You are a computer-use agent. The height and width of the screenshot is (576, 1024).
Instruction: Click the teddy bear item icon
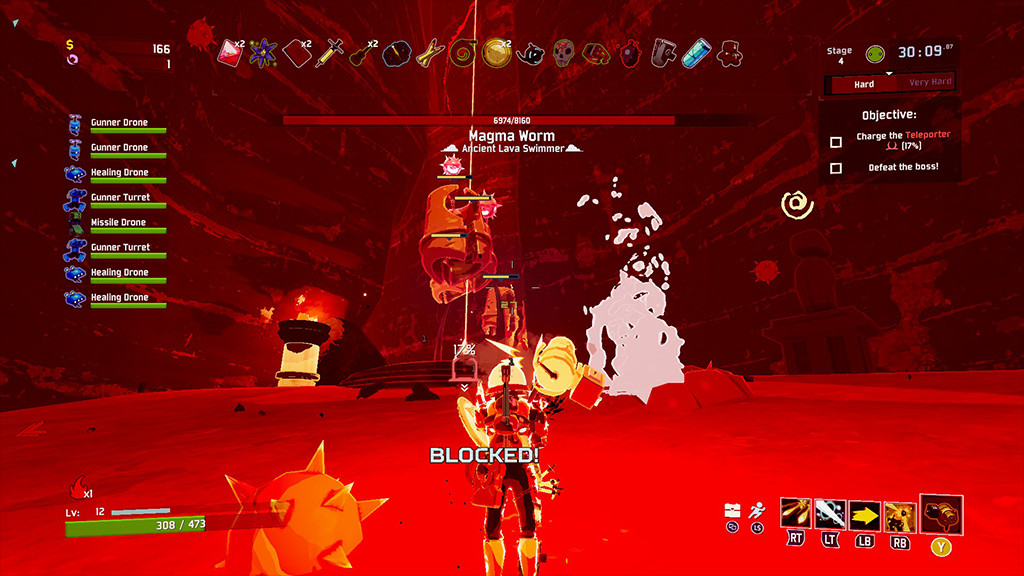point(731,53)
